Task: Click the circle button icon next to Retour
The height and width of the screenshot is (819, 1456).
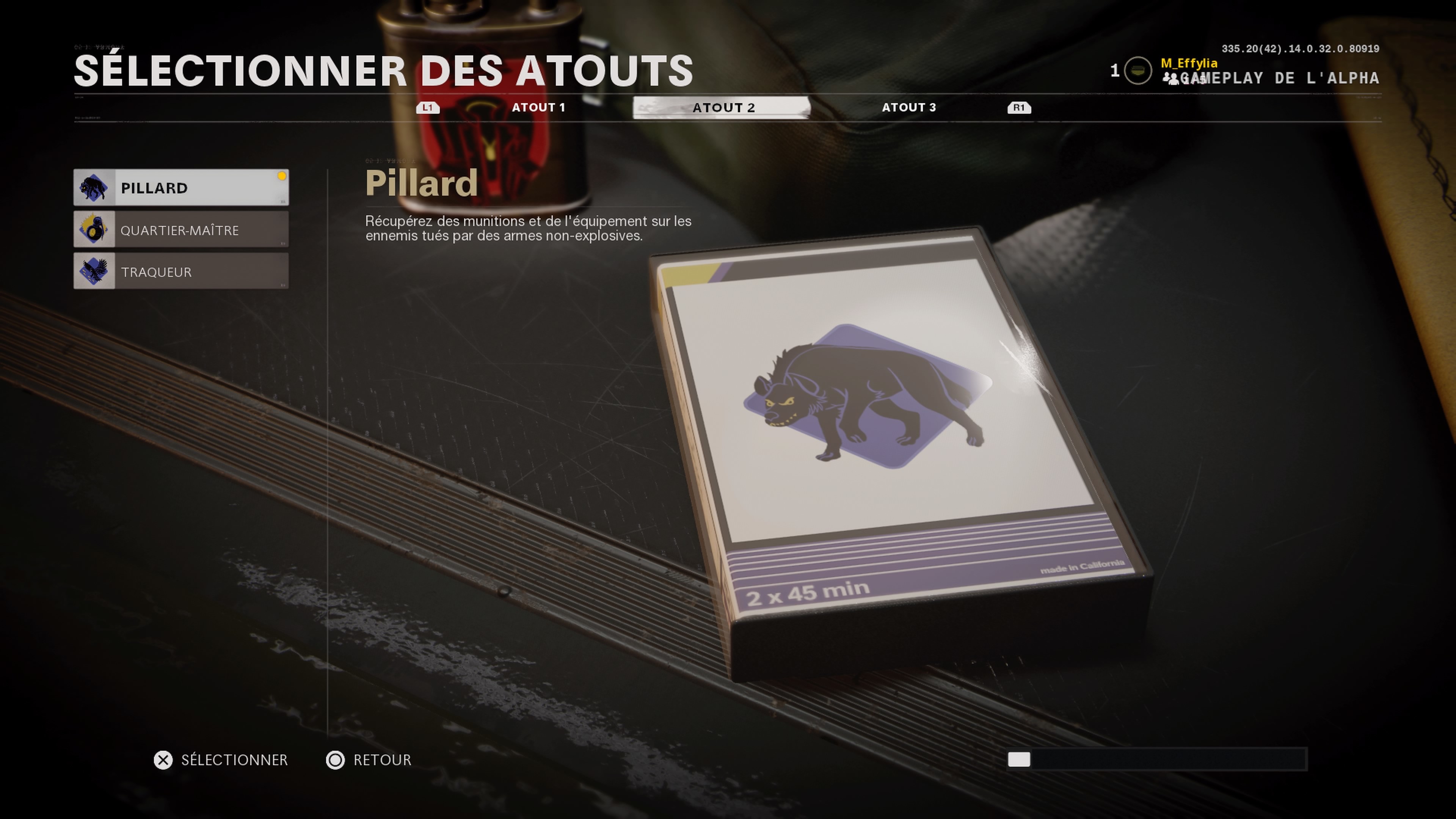Action: [x=336, y=760]
